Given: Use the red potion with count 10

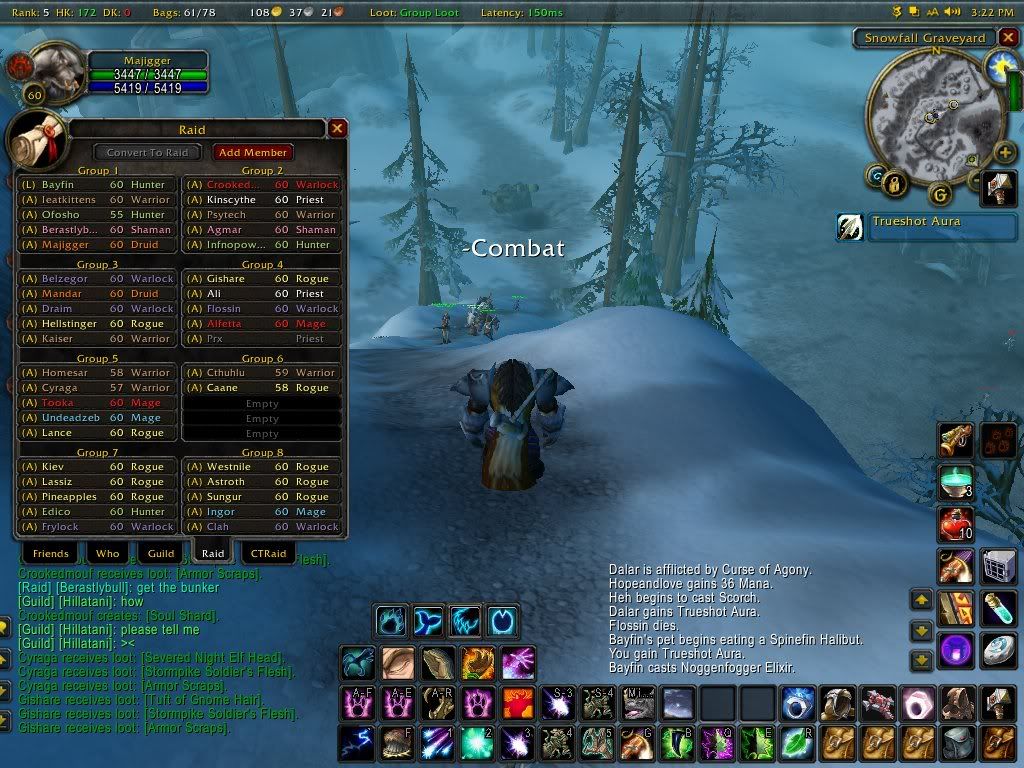Looking at the screenshot, I should point(954,524).
